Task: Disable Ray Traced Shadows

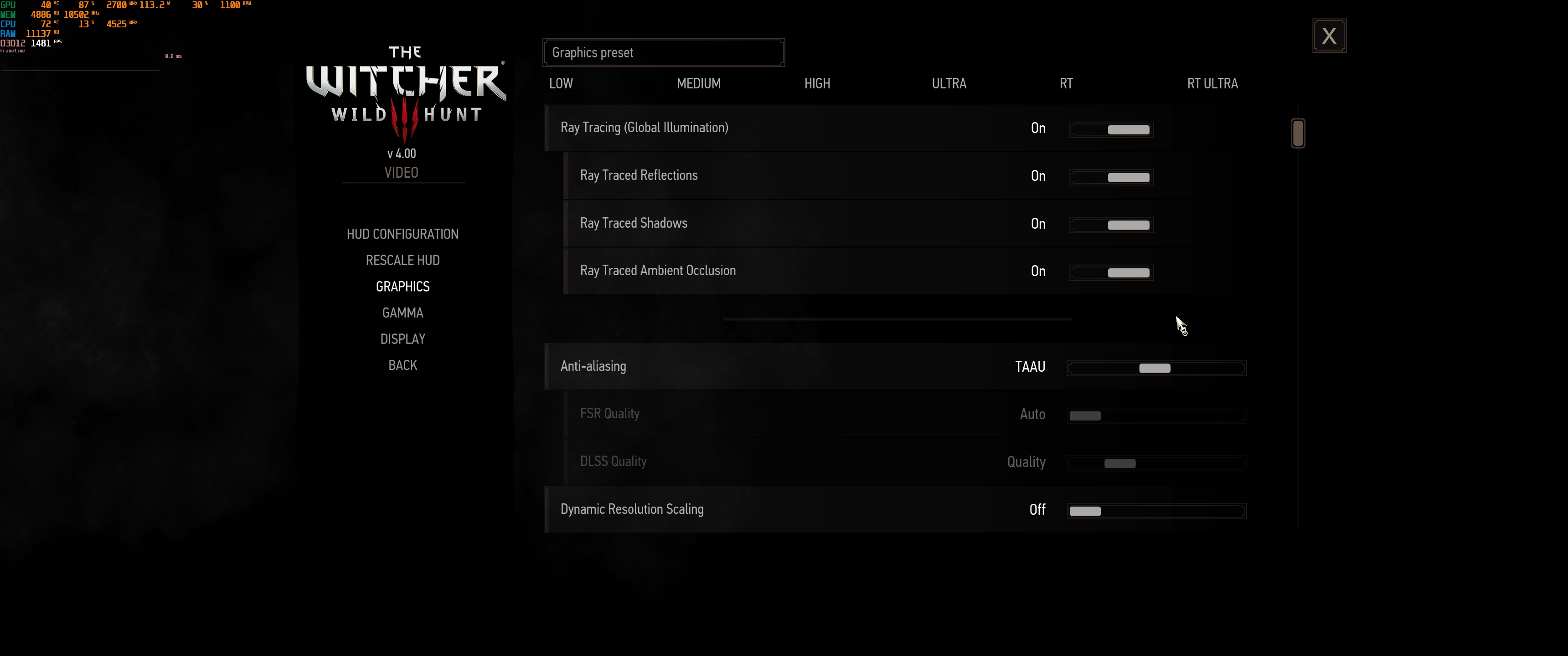Action: pyautogui.click(x=1111, y=225)
